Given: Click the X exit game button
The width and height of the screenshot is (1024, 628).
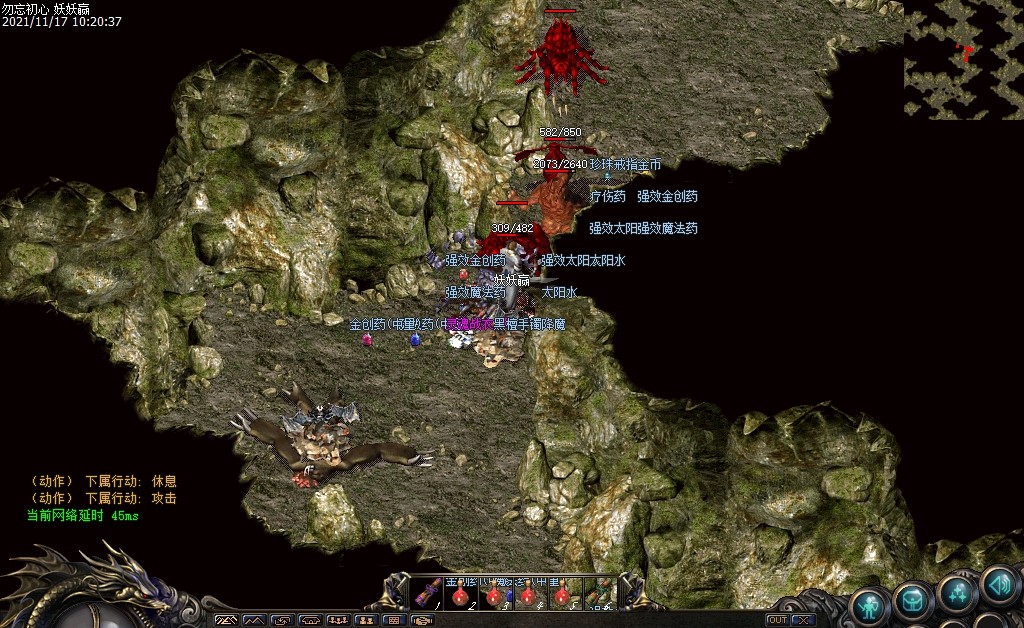Looking at the screenshot, I should click(801, 620).
